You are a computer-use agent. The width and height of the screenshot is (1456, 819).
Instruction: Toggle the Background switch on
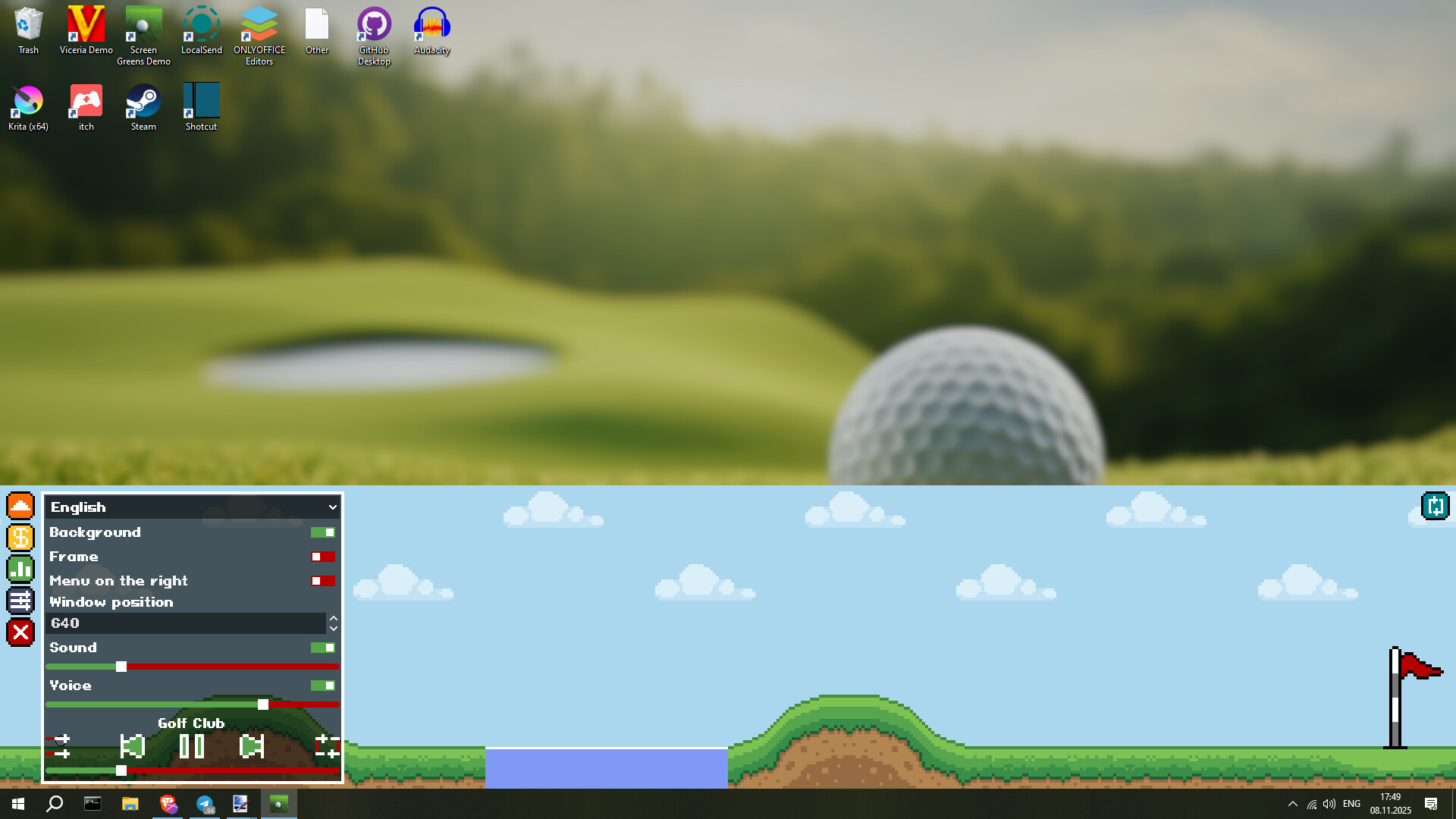[x=322, y=532]
